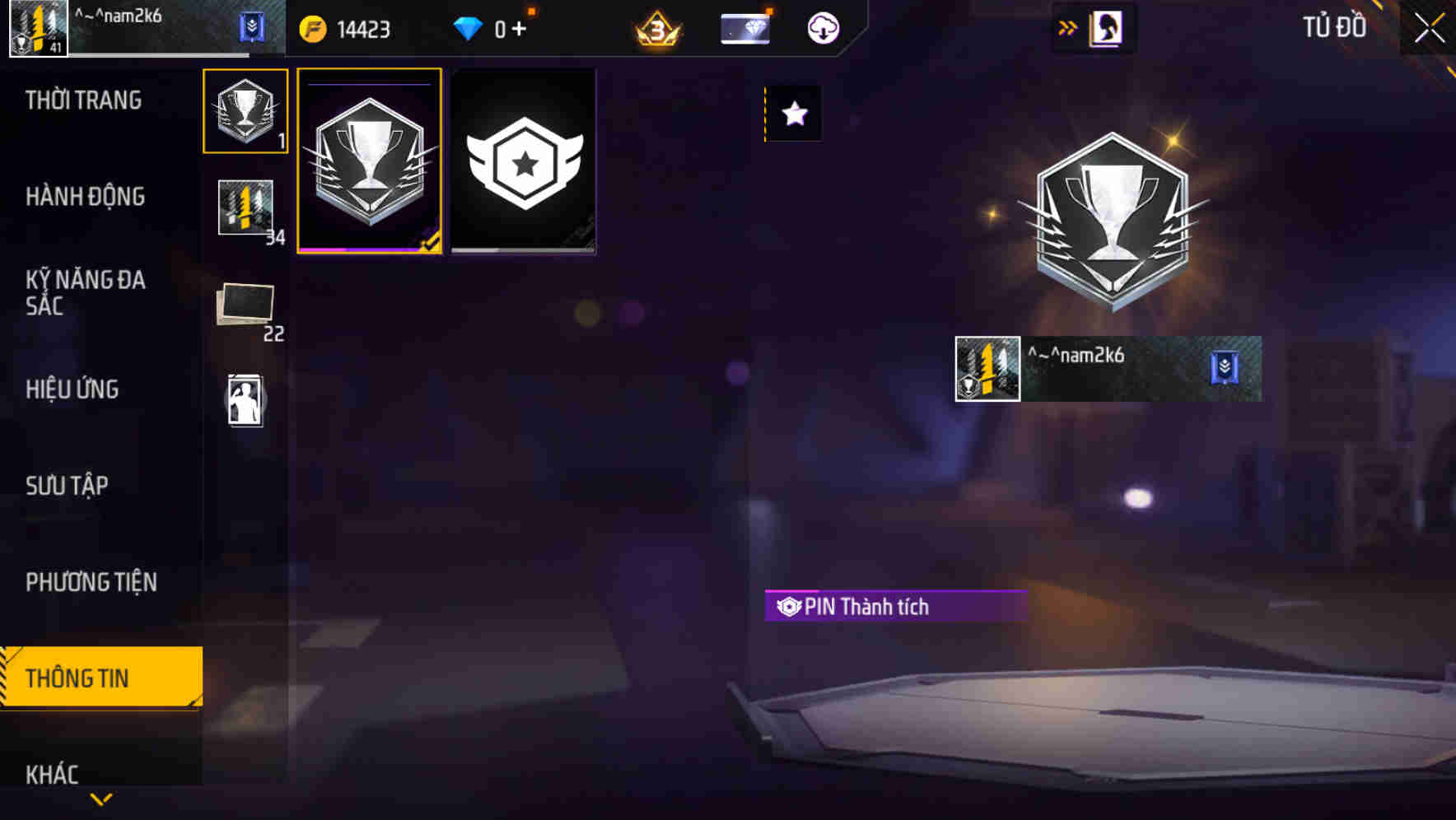Open the HIỆU ỨNG tab in the sidebar
The image size is (1456, 820).
[72, 389]
